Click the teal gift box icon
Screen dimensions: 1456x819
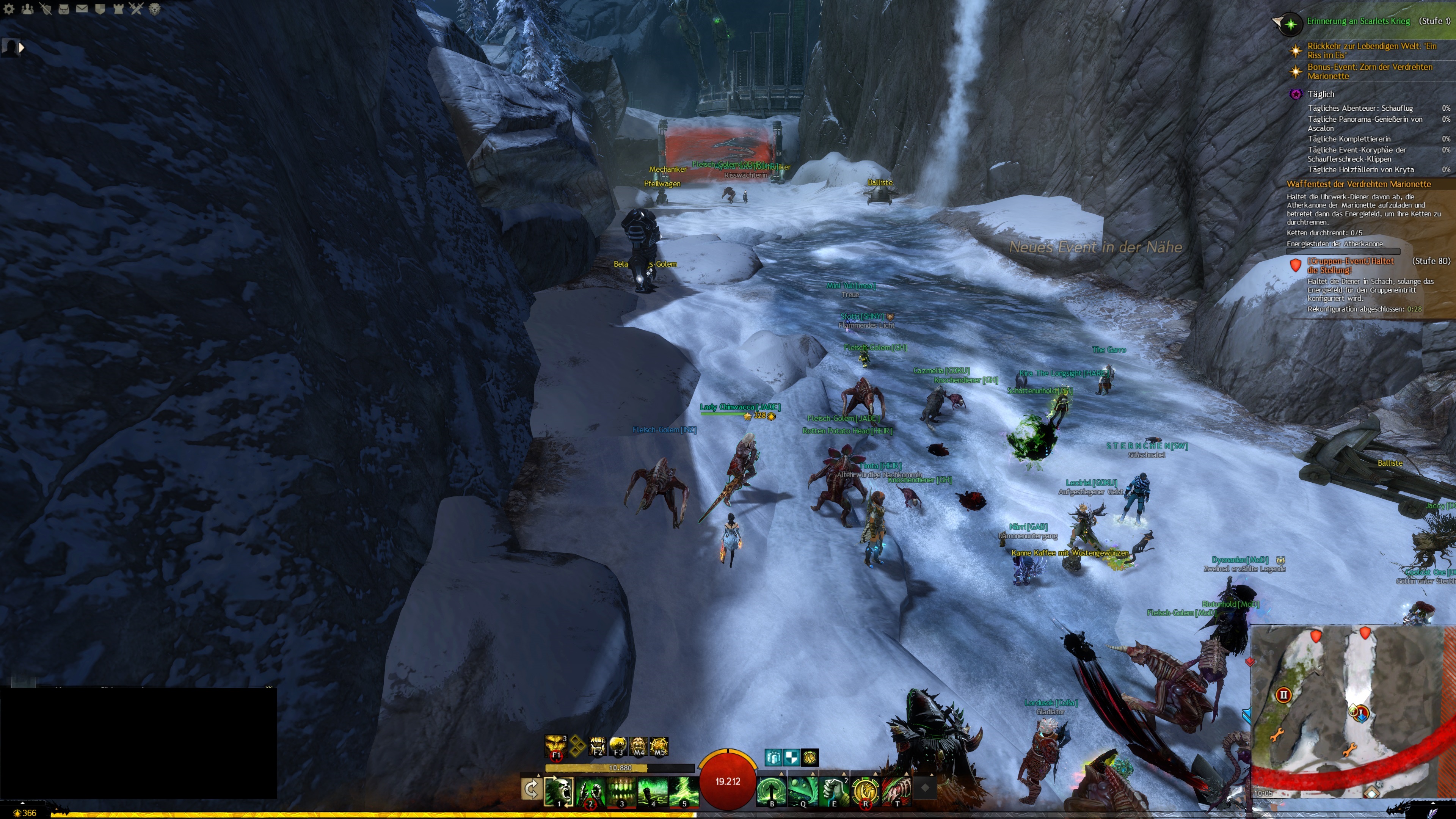(773, 757)
